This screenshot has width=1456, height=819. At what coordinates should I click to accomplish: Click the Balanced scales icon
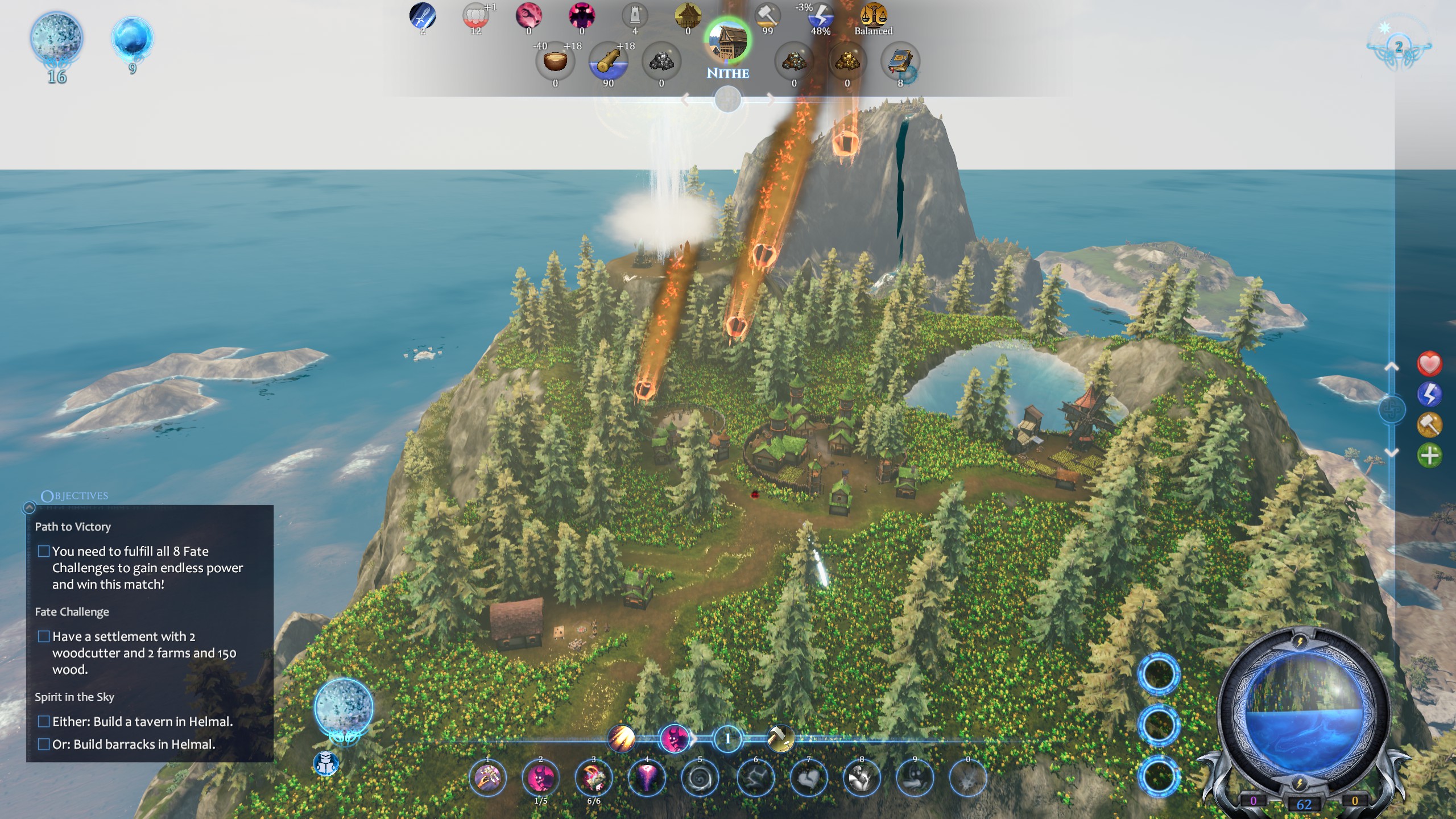pos(873,15)
